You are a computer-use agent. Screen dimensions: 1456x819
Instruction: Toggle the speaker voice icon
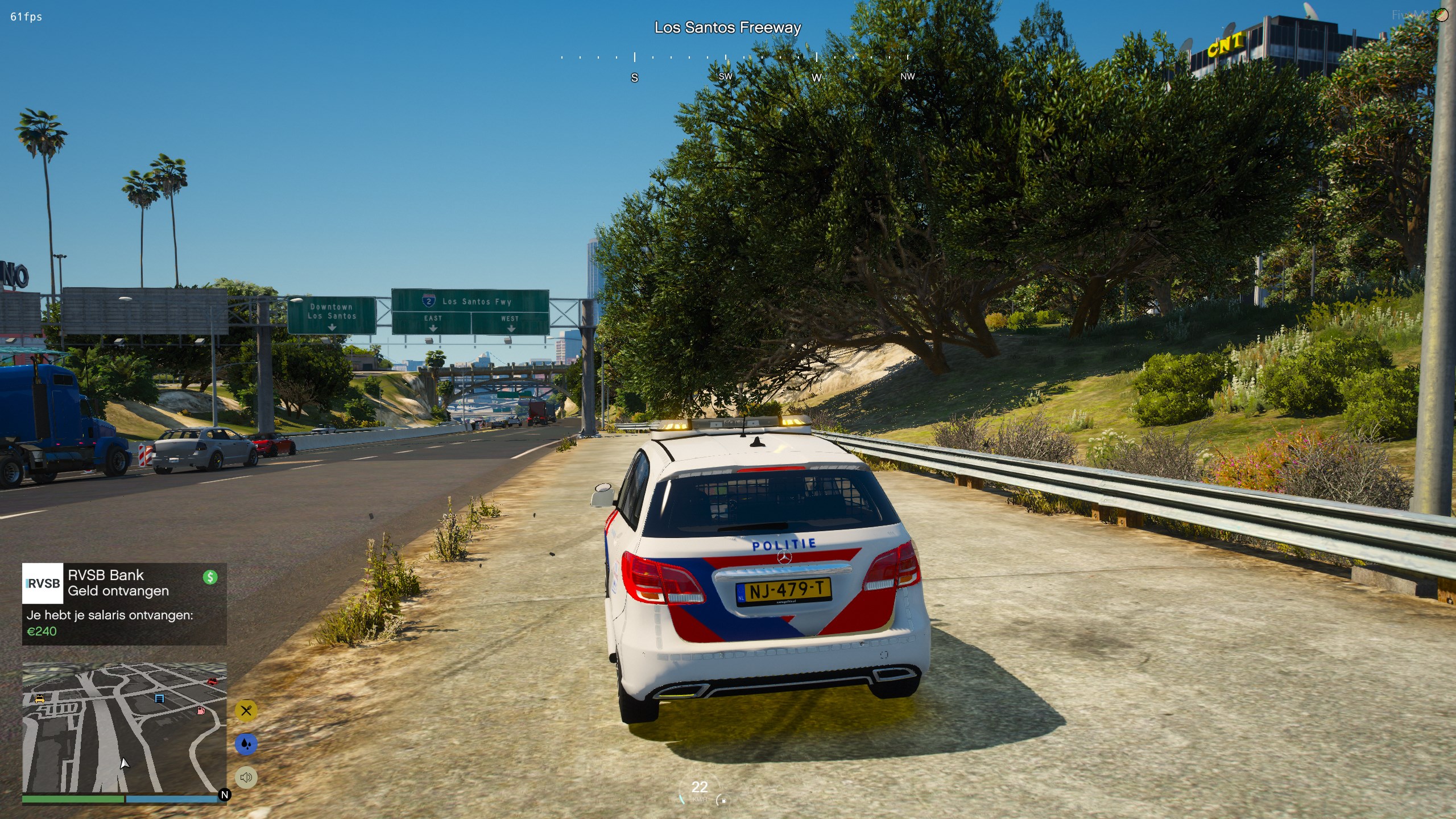246,777
